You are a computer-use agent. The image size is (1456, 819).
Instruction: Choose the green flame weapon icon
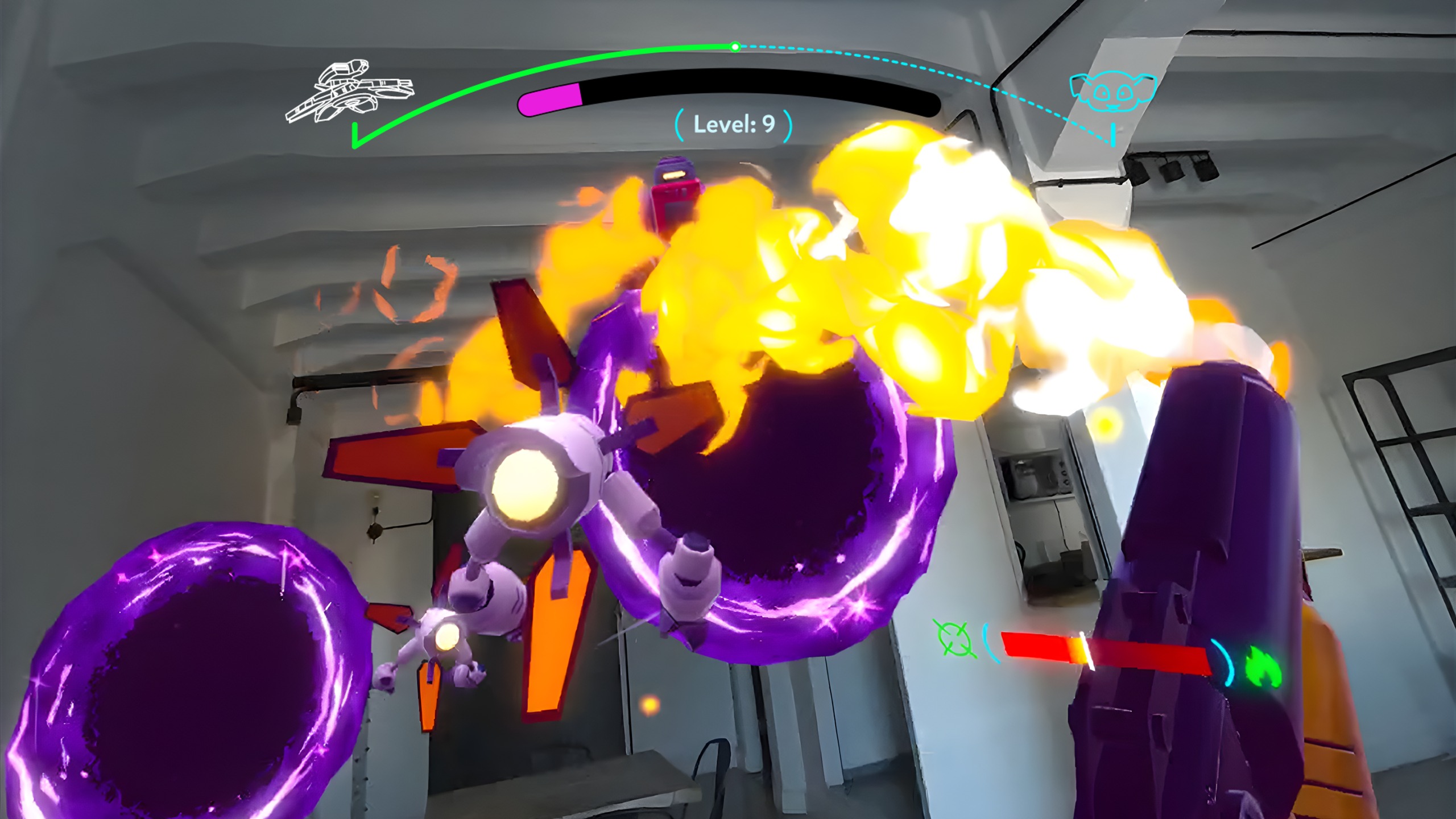pos(1264,669)
